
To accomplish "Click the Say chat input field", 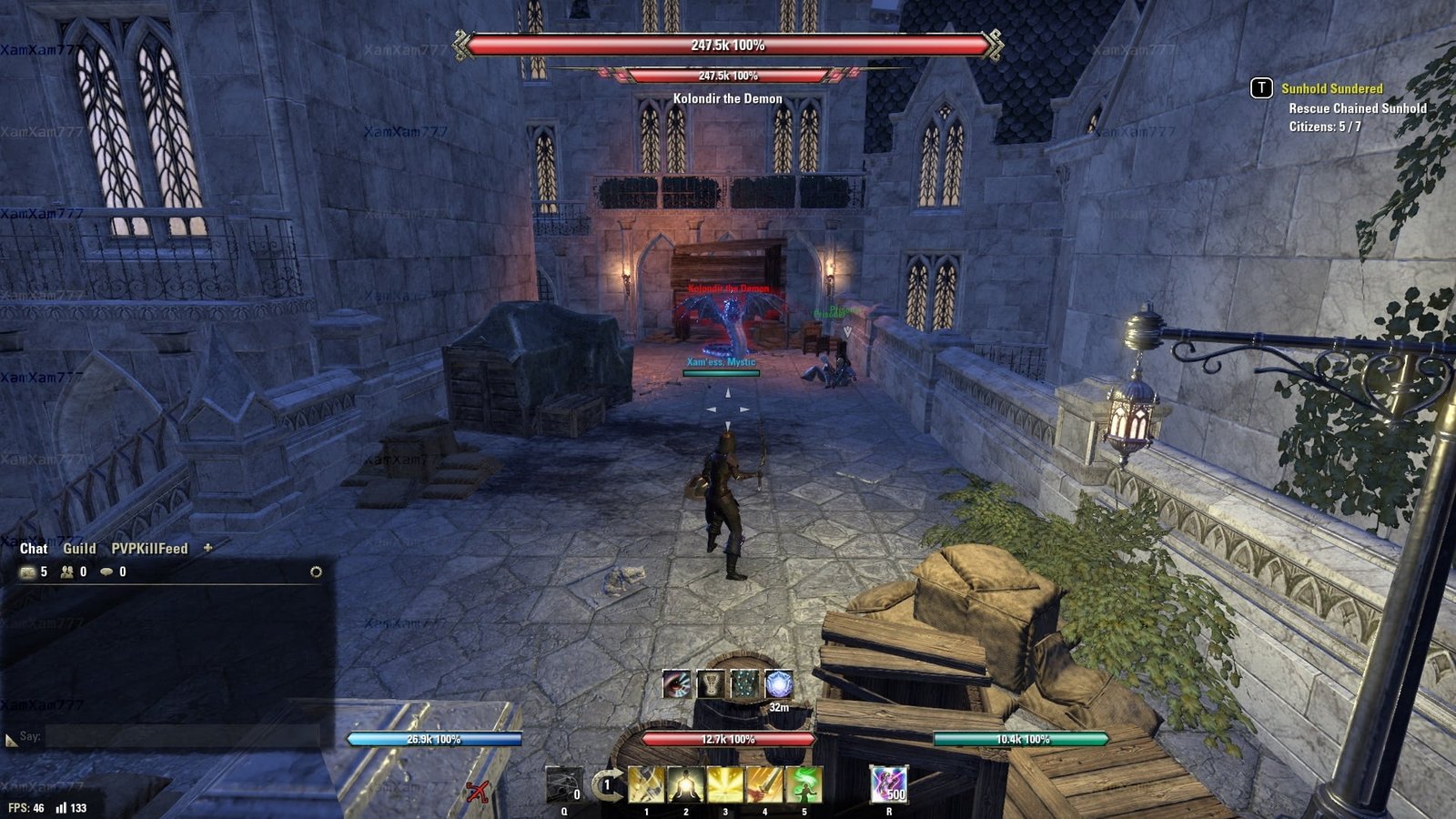I will (182, 736).
